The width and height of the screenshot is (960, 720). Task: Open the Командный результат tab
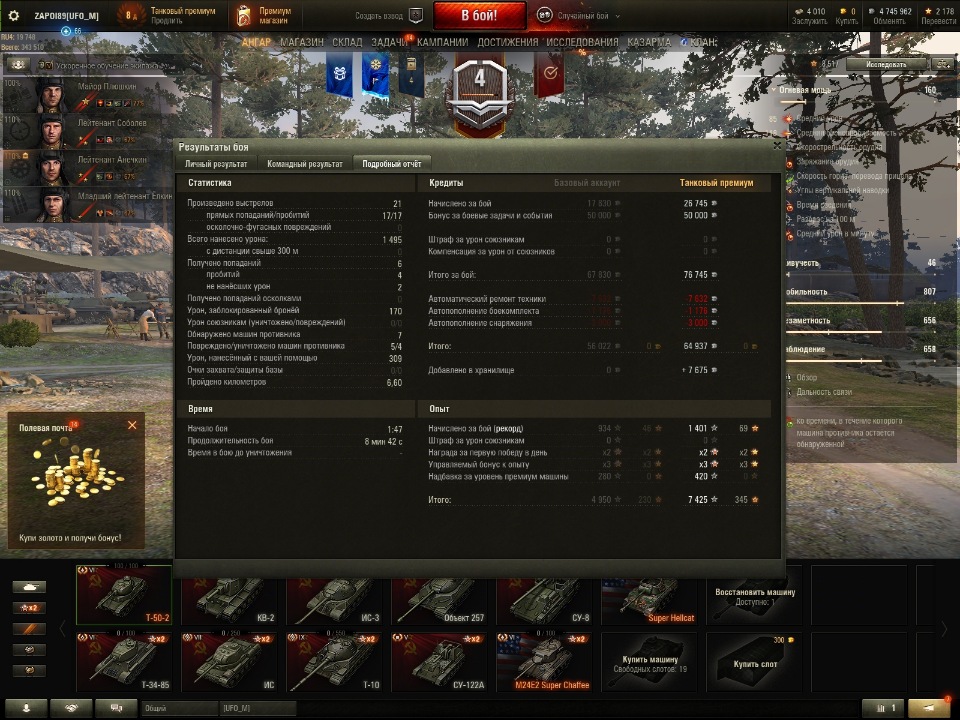click(x=304, y=163)
